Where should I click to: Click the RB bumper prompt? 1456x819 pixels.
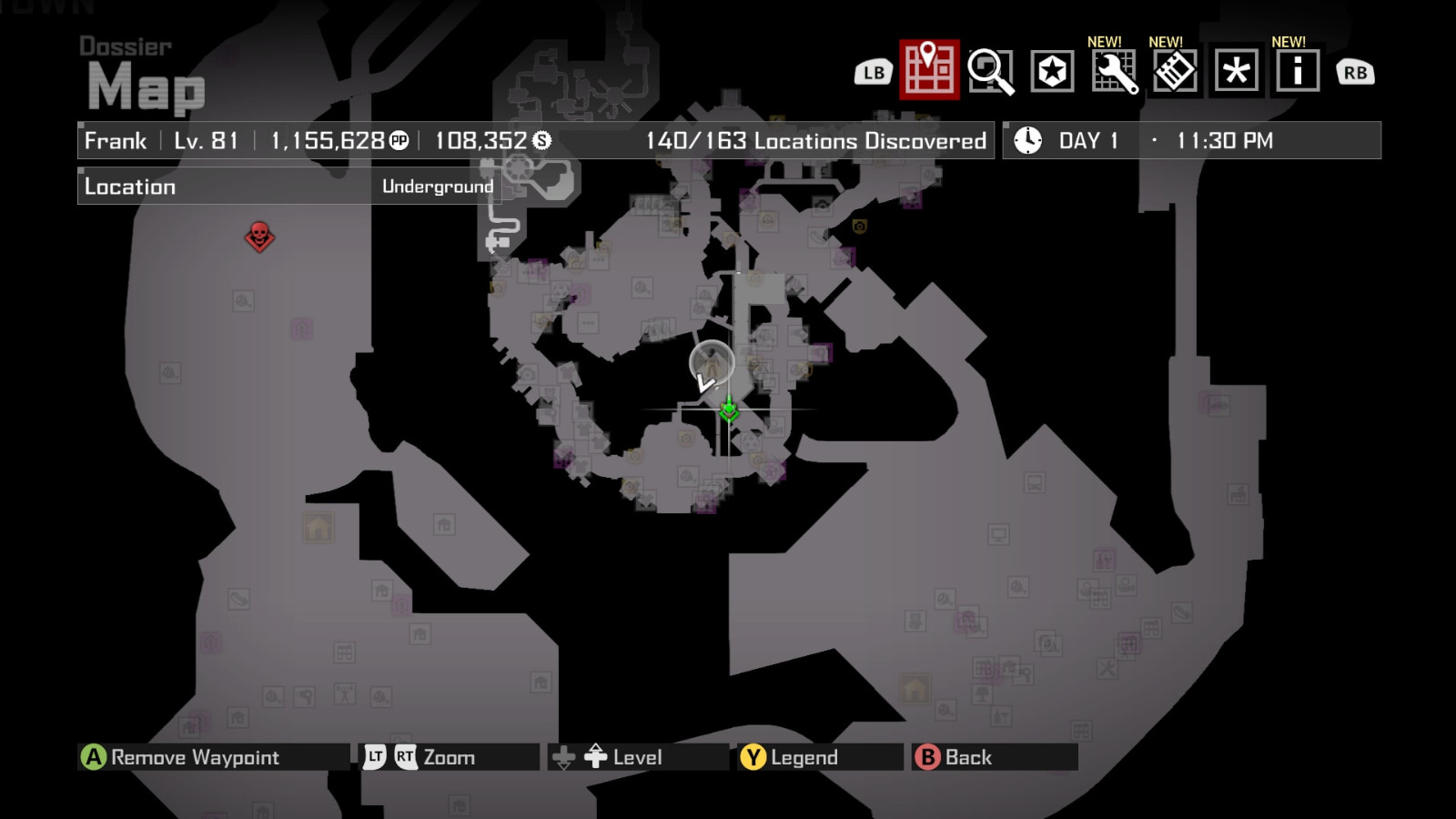click(1355, 72)
